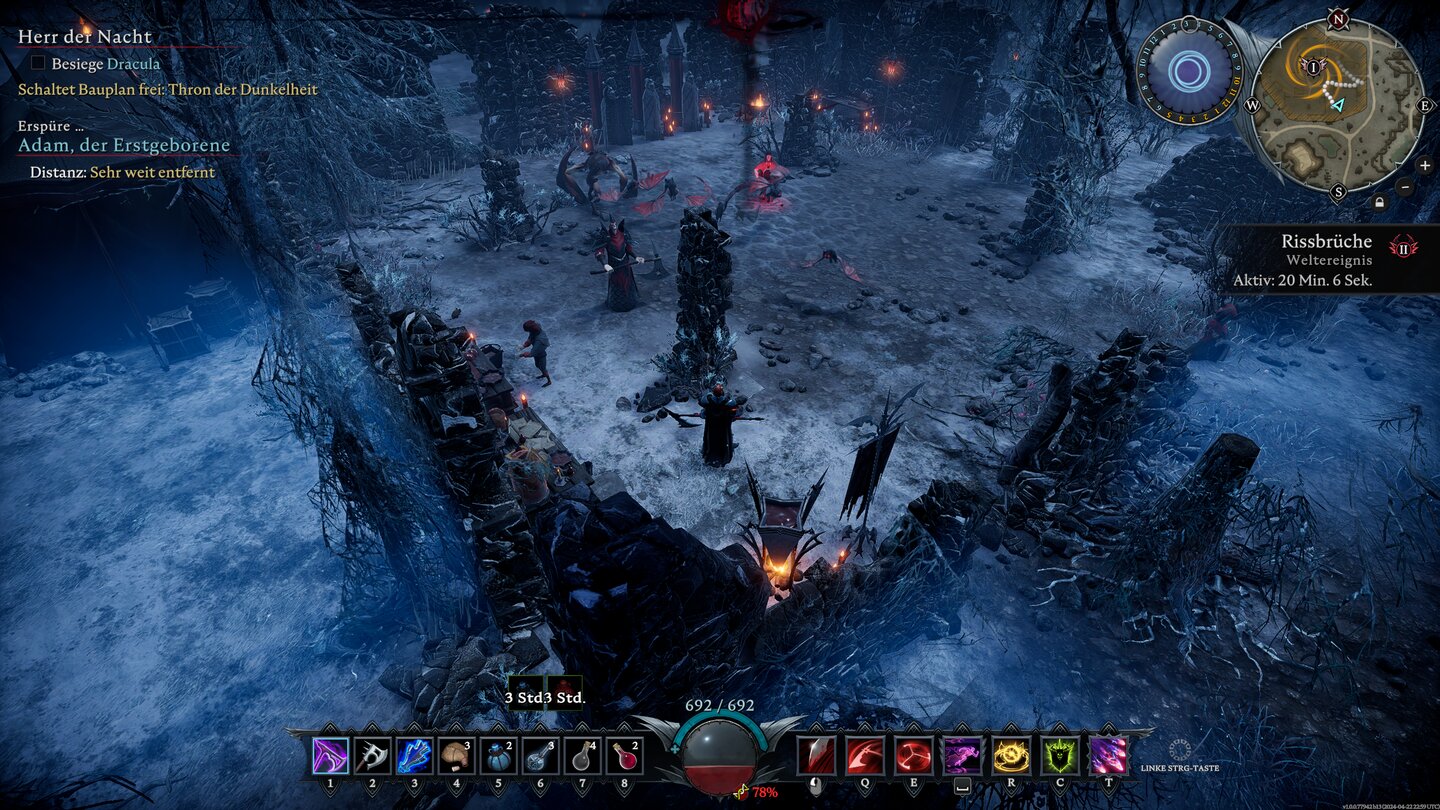Cast the magenta spell on T
1440x810 pixels.
pos(1108,755)
